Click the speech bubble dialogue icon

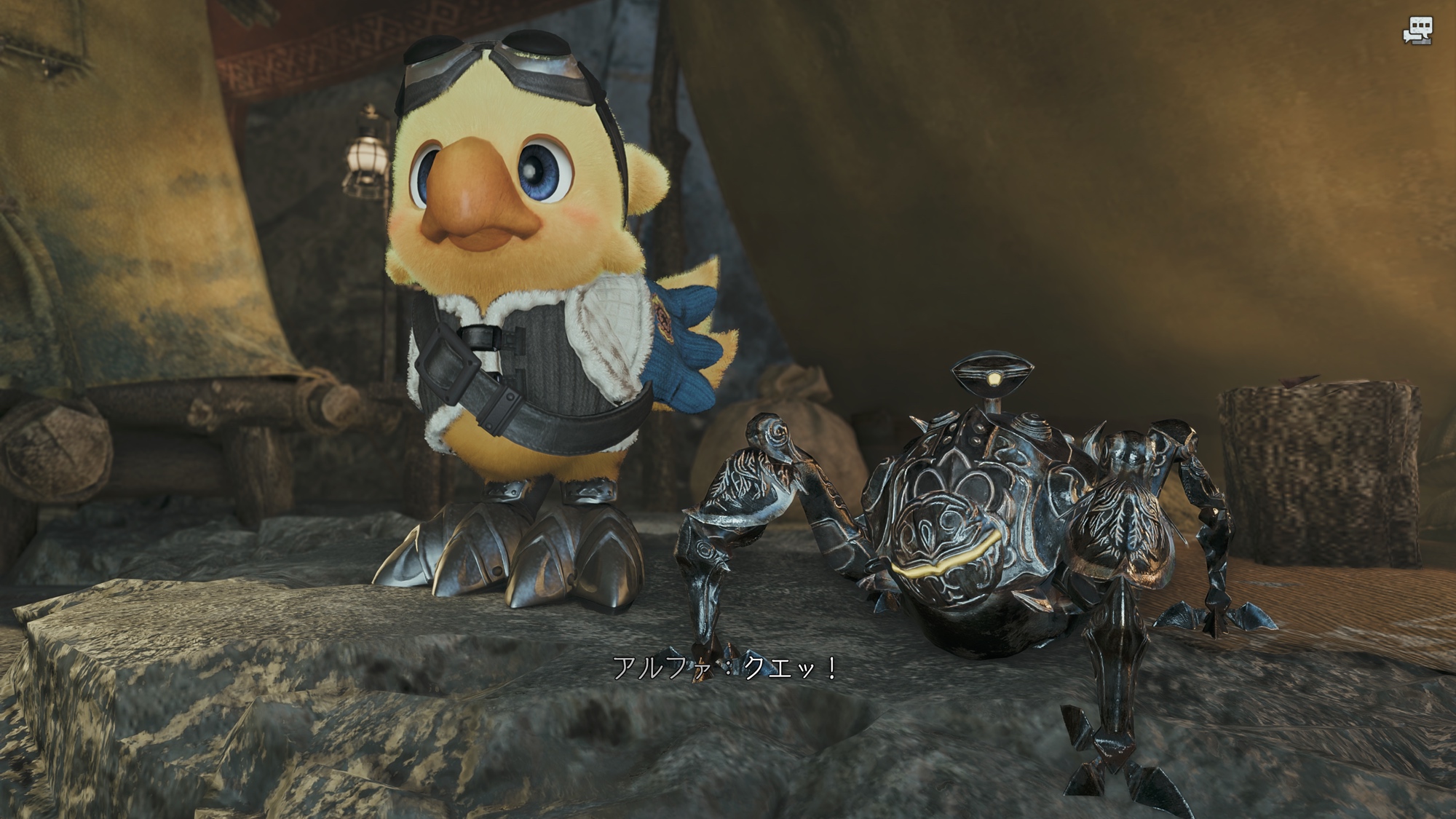[x=1418, y=31]
